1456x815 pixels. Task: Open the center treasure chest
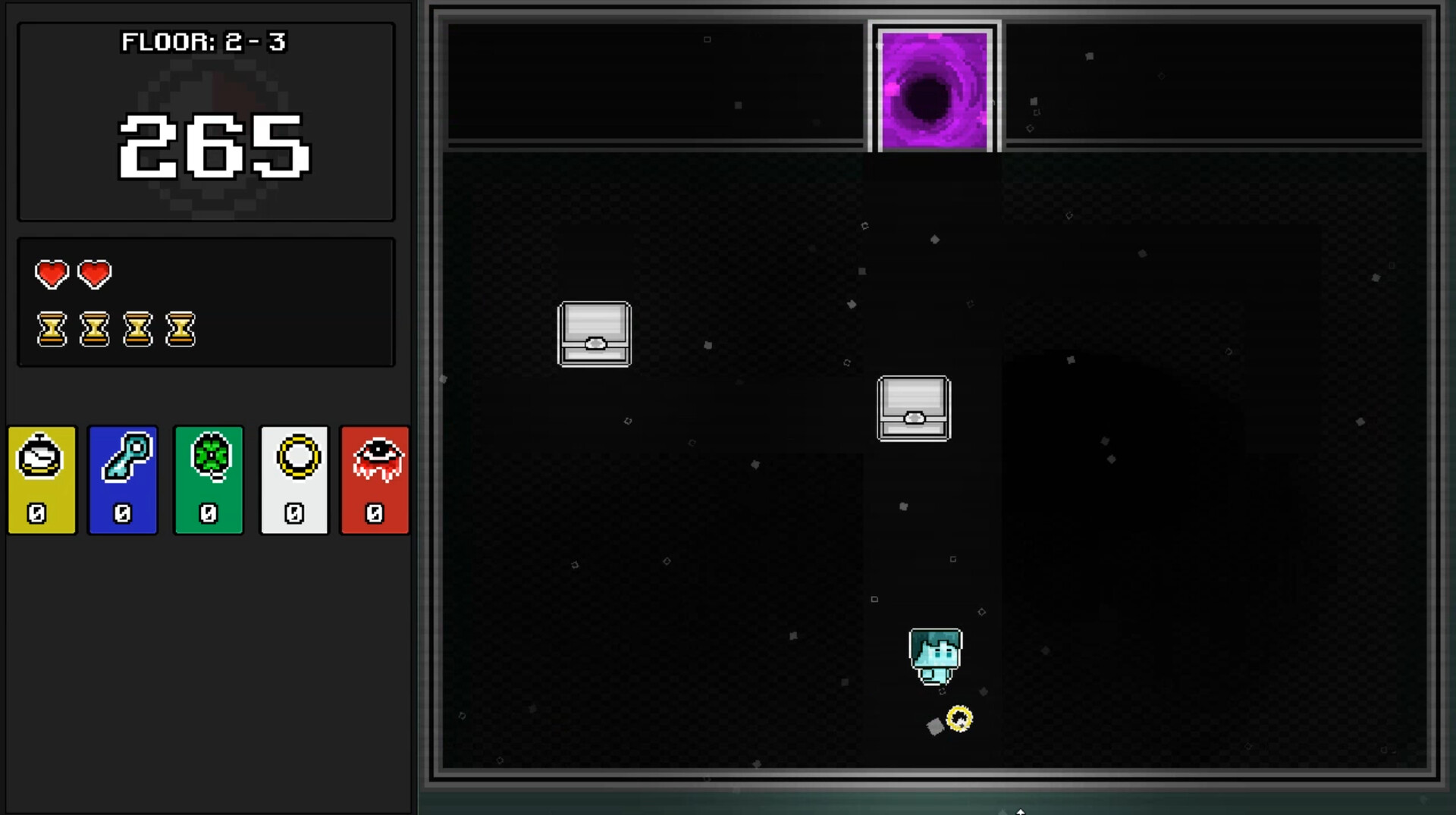click(x=914, y=409)
